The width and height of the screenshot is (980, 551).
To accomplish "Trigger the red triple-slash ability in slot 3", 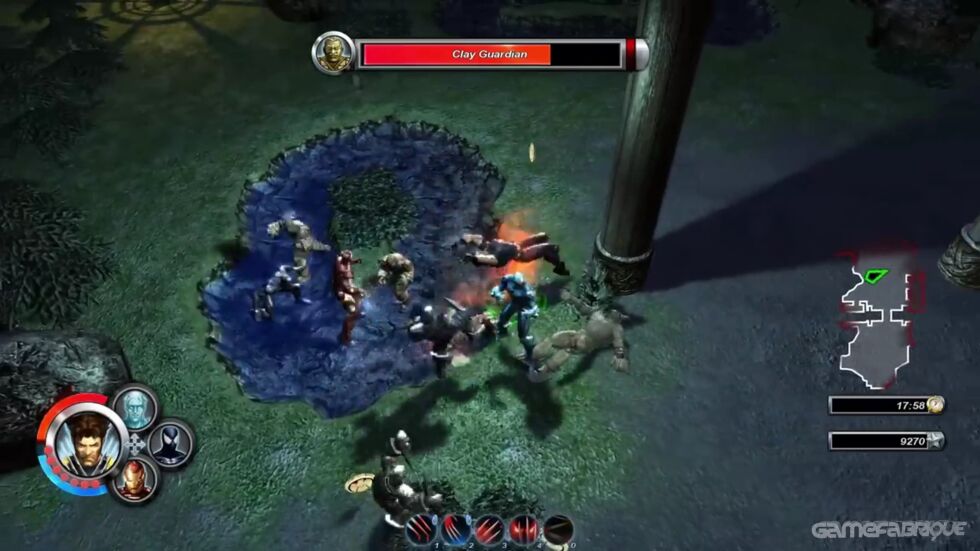I will (490, 529).
